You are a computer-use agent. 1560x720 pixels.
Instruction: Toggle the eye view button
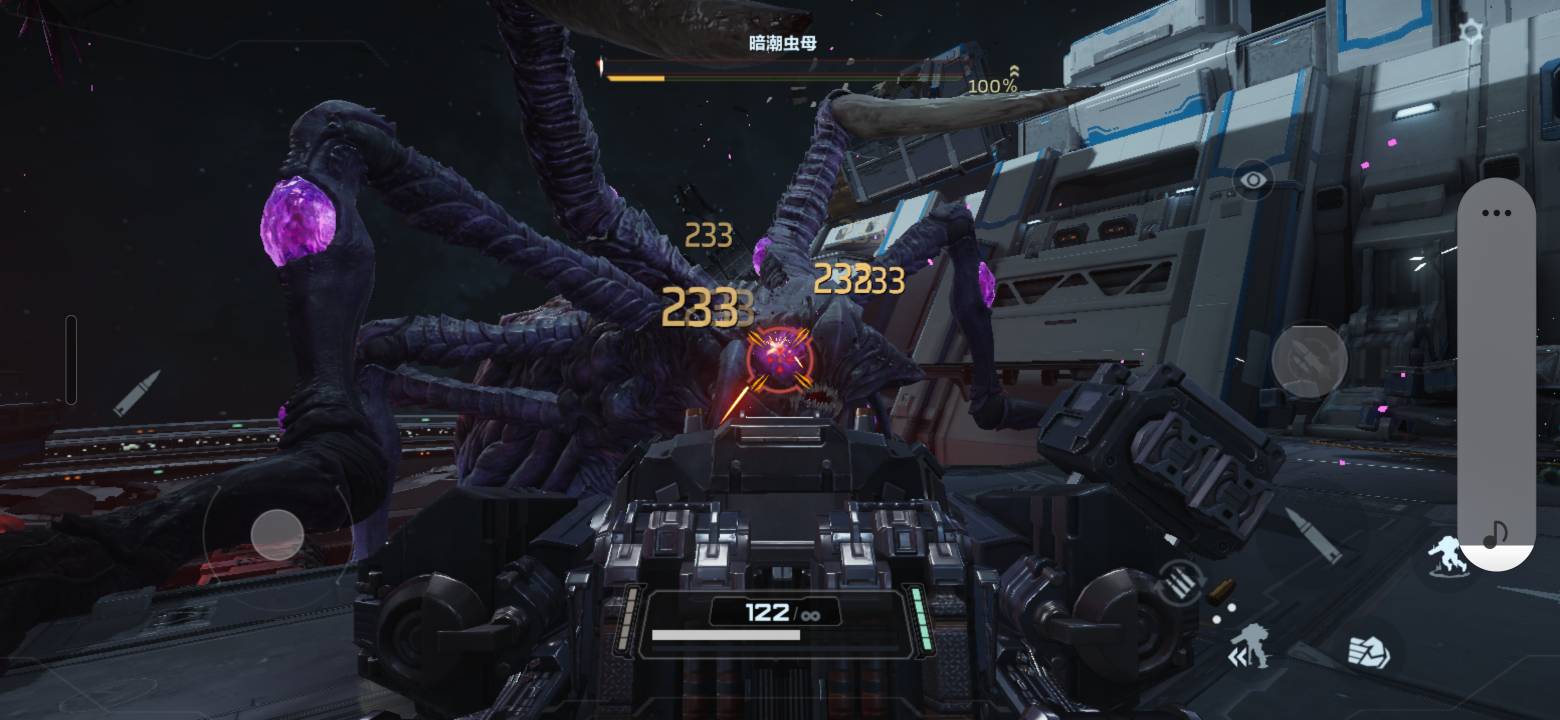tap(1253, 181)
